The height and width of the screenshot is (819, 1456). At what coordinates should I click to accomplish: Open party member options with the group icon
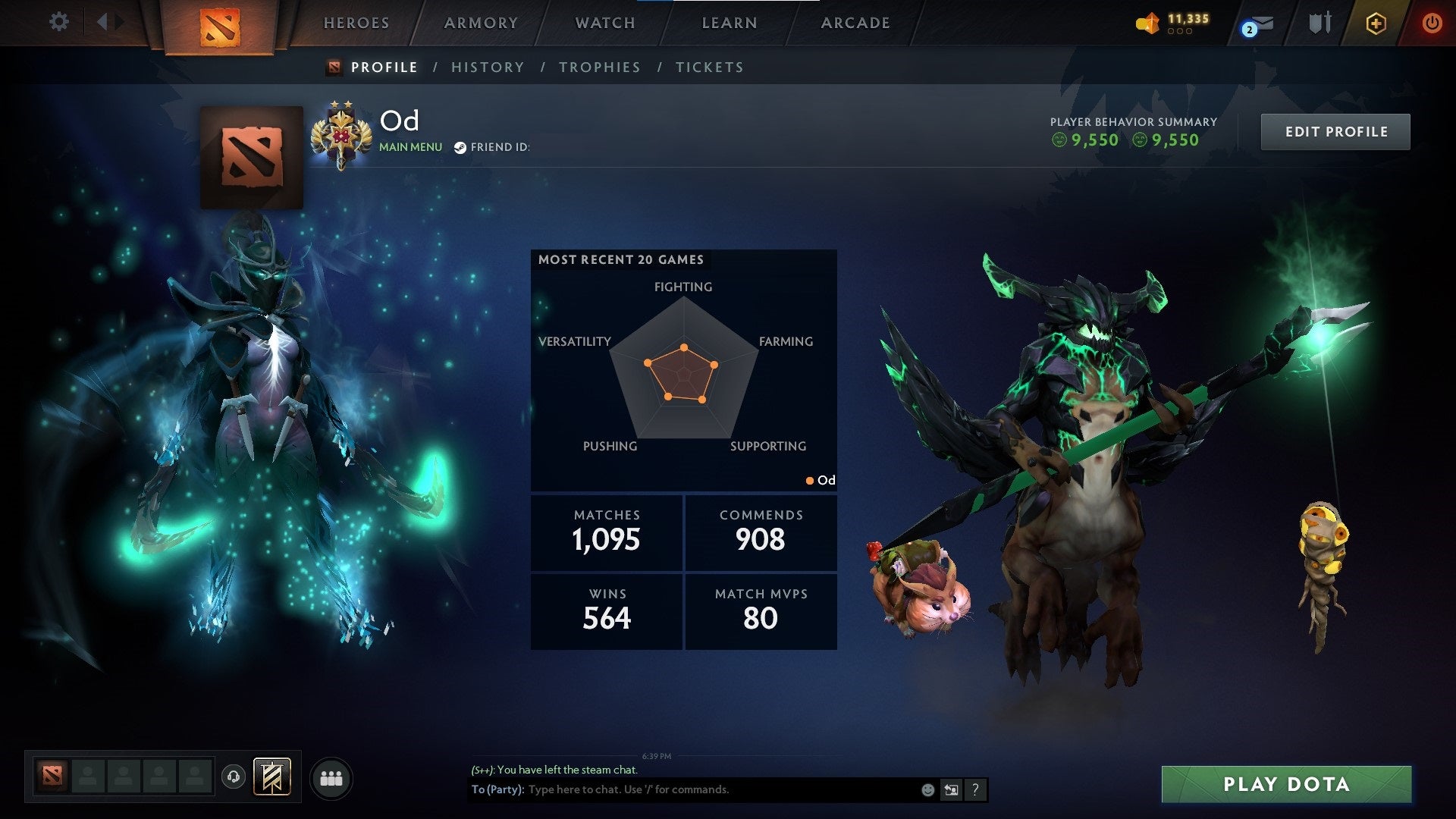[331, 777]
